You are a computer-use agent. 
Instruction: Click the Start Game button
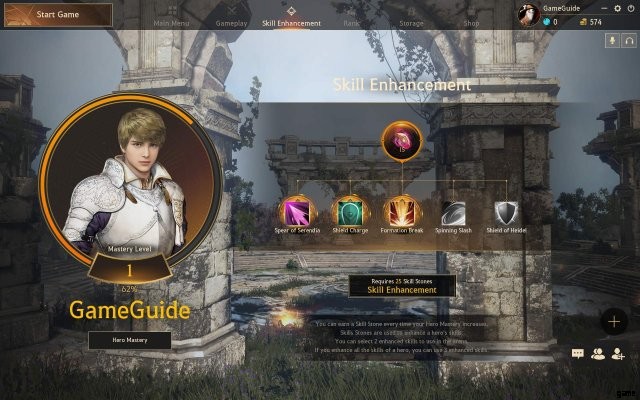coord(57,14)
